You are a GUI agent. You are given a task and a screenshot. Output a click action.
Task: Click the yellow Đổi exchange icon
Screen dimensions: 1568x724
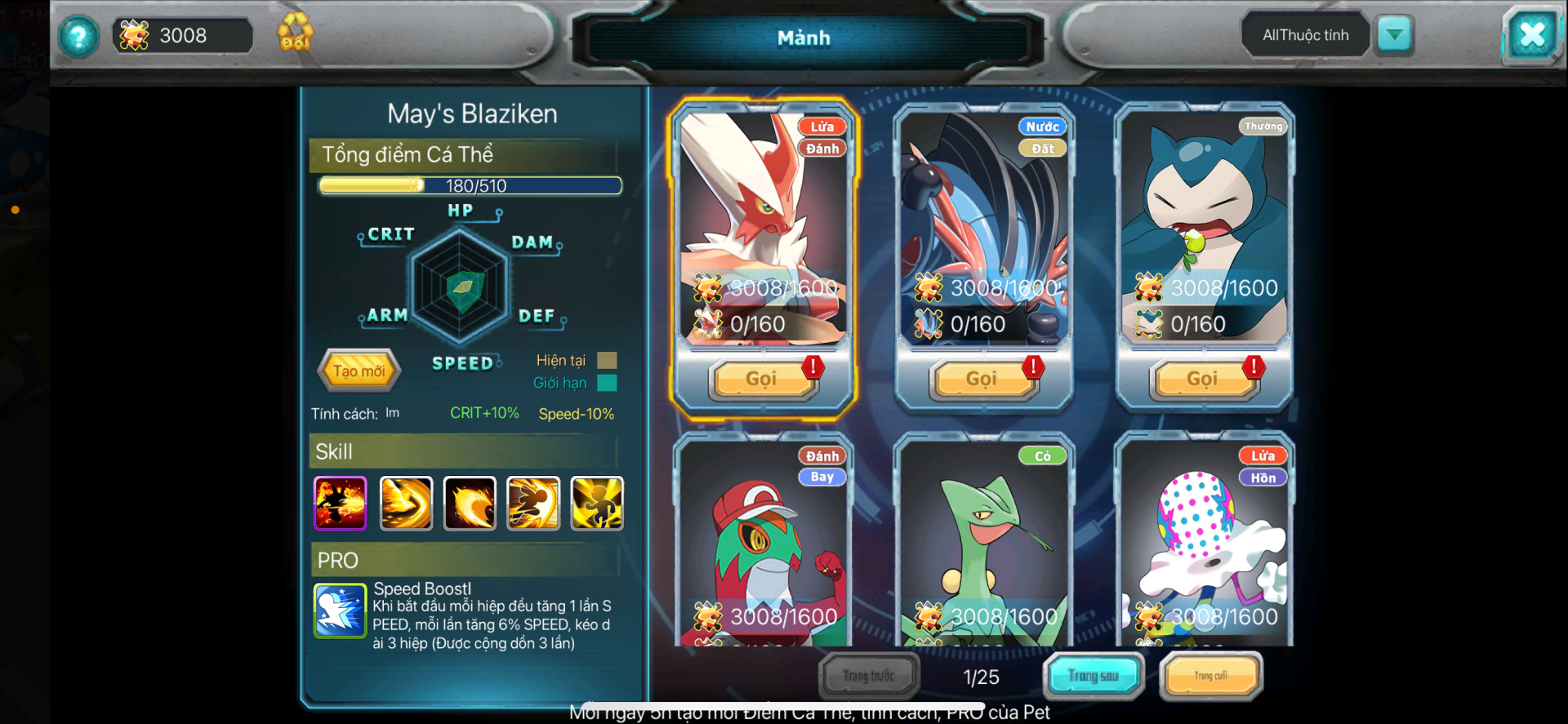click(295, 33)
